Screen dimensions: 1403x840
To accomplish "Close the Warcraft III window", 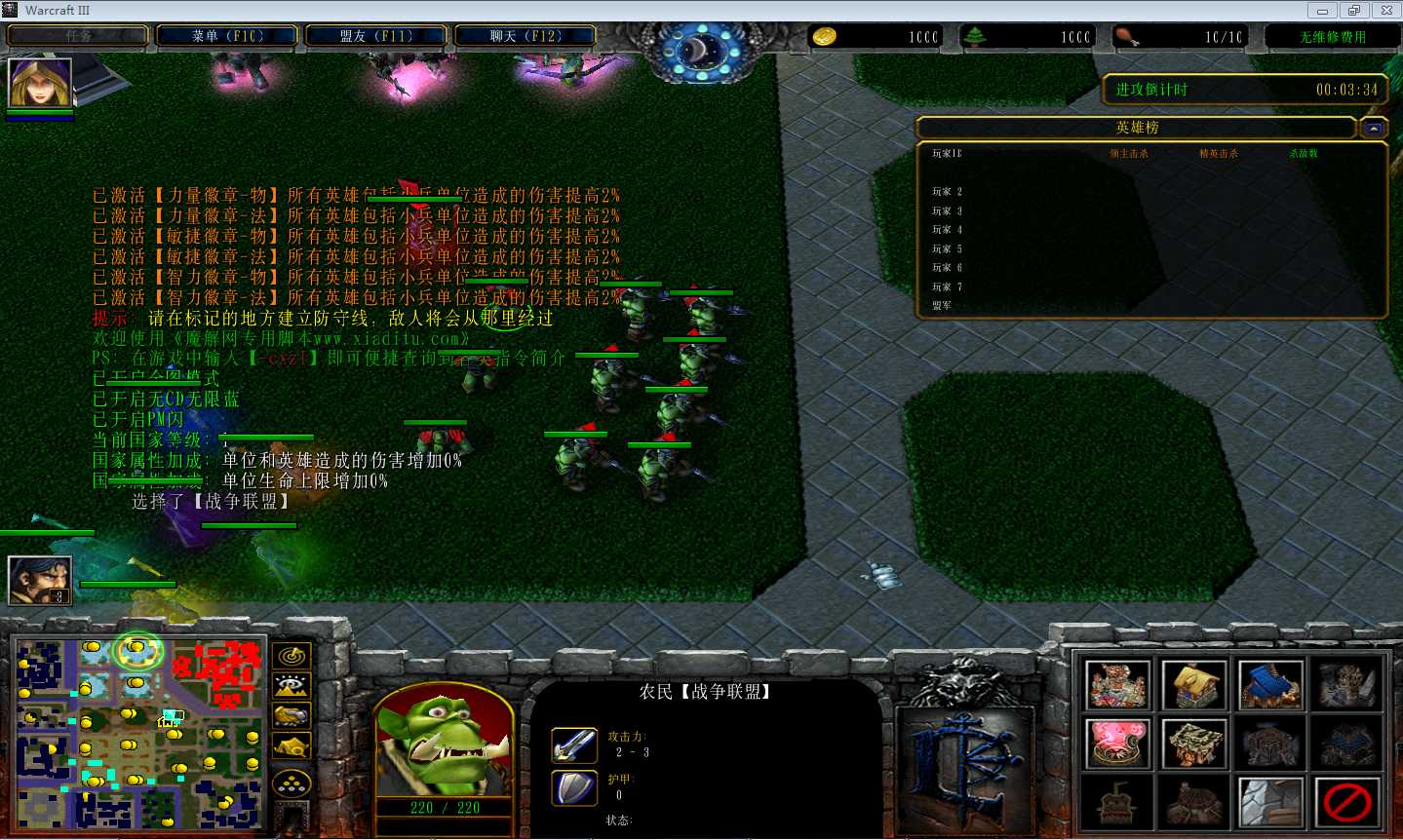I will (x=1386, y=11).
